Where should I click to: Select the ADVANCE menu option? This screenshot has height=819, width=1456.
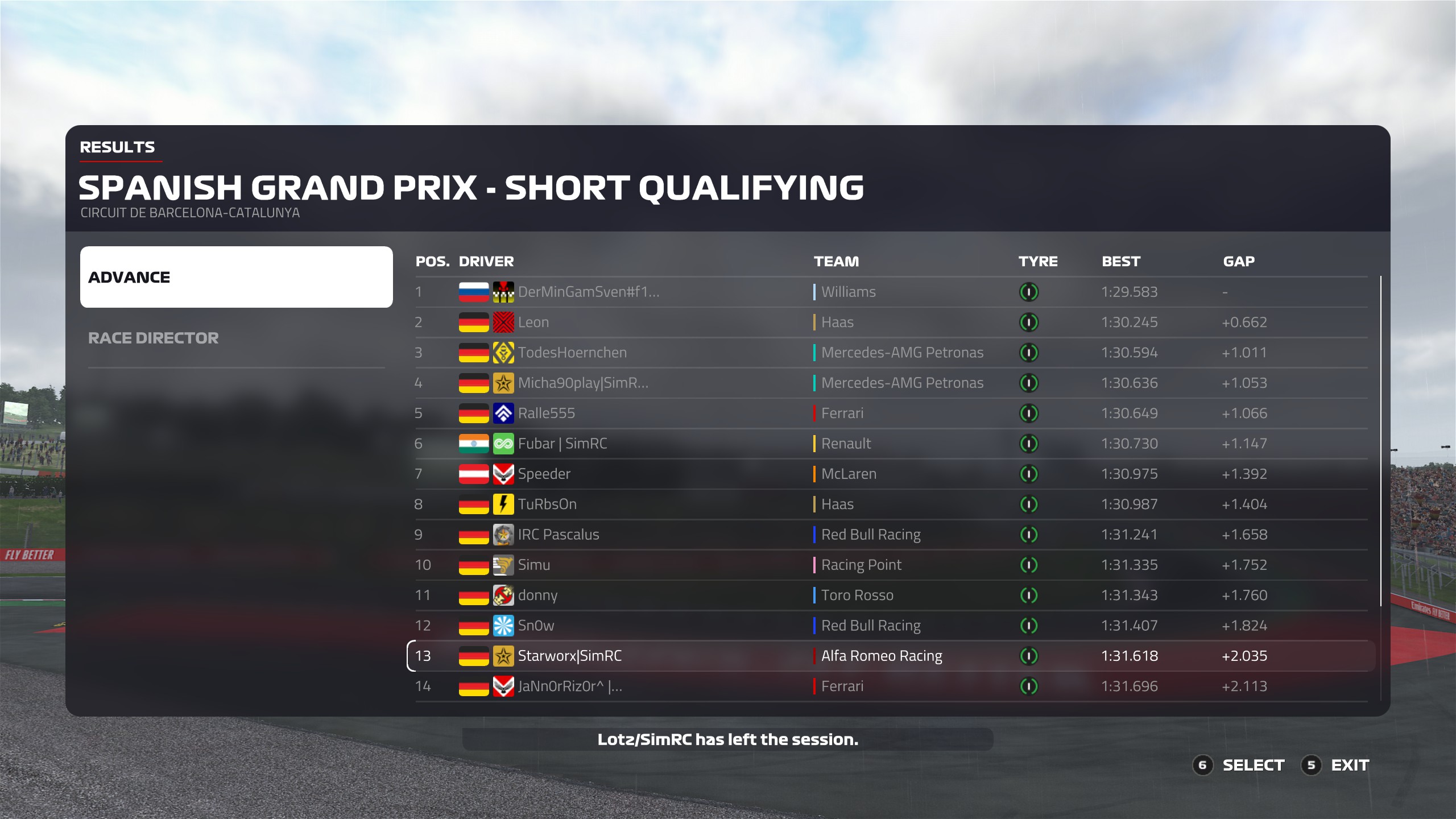coord(236,277)
